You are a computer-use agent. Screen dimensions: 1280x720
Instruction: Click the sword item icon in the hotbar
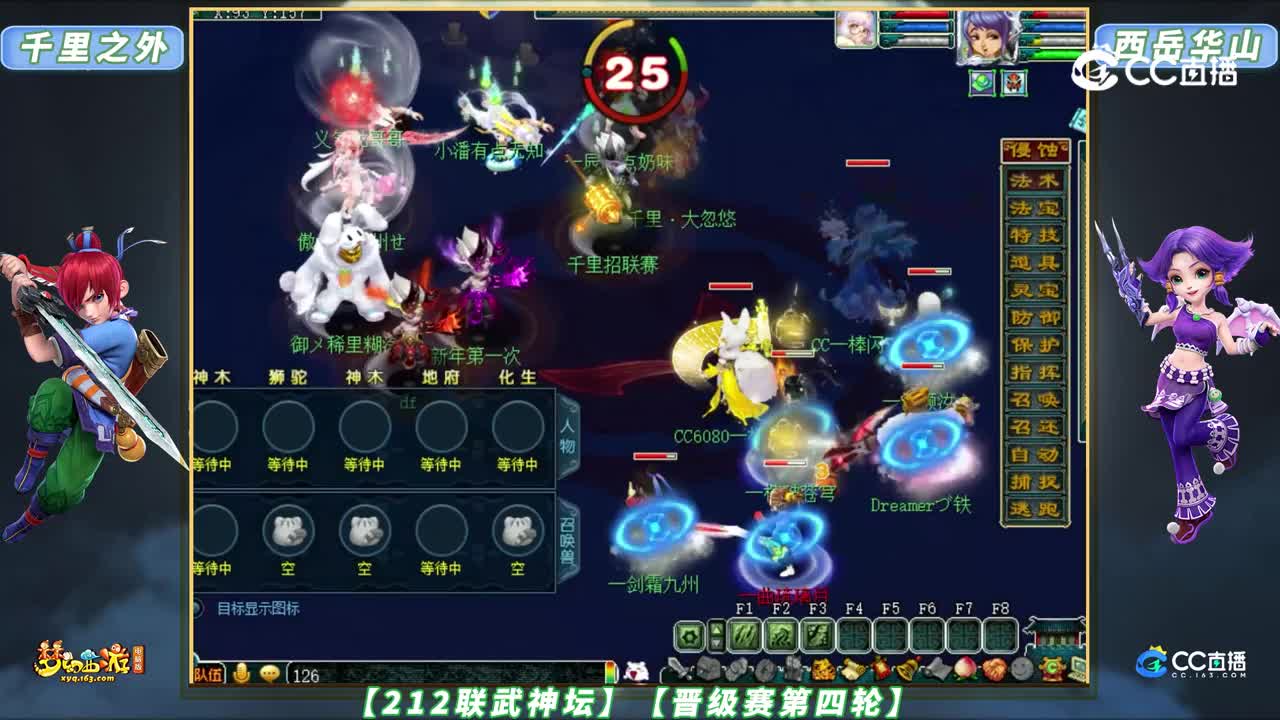679,666
